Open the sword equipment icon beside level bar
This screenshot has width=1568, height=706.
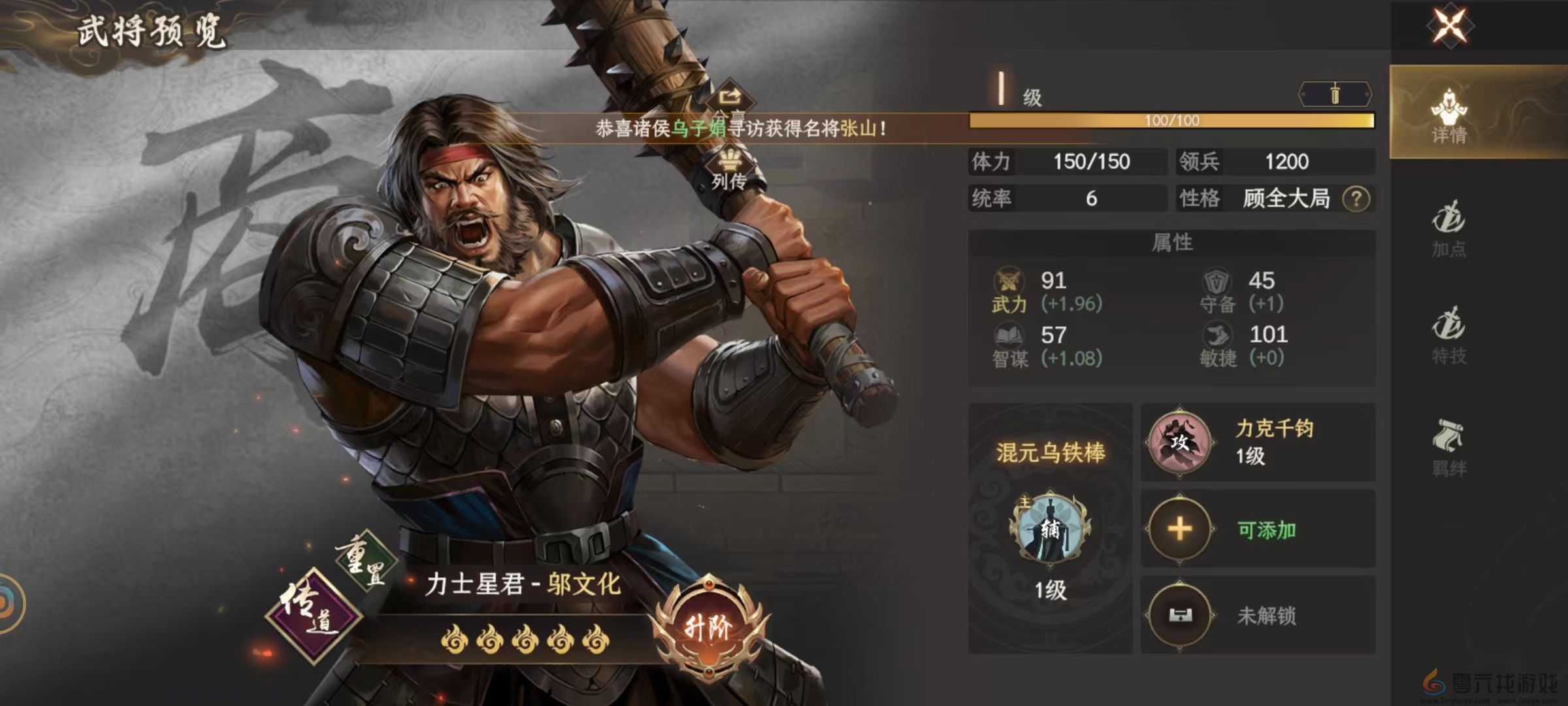(1333, 92)
